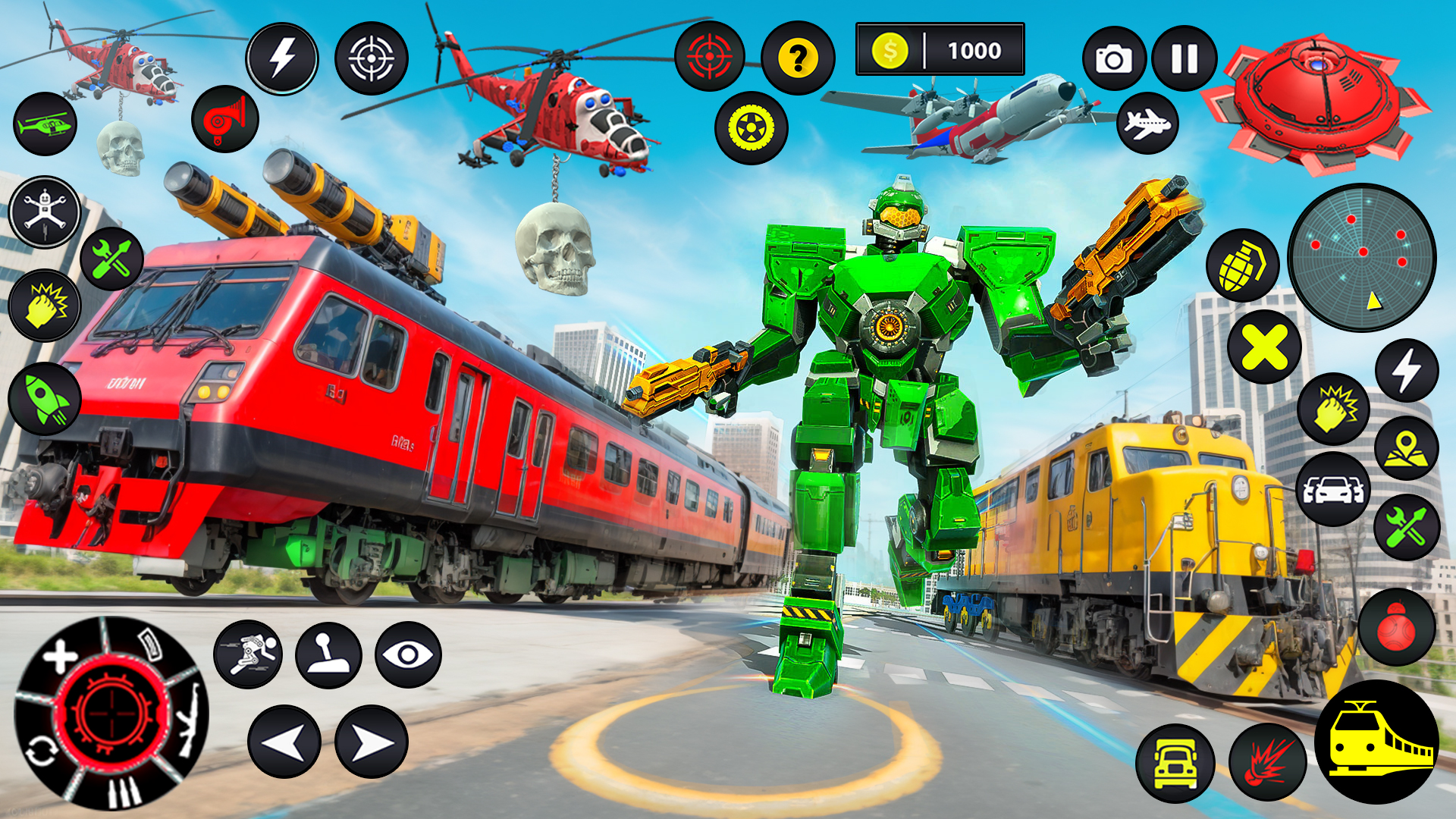
Task: Activate the running robot sprint icon
Action: point(248,654)
